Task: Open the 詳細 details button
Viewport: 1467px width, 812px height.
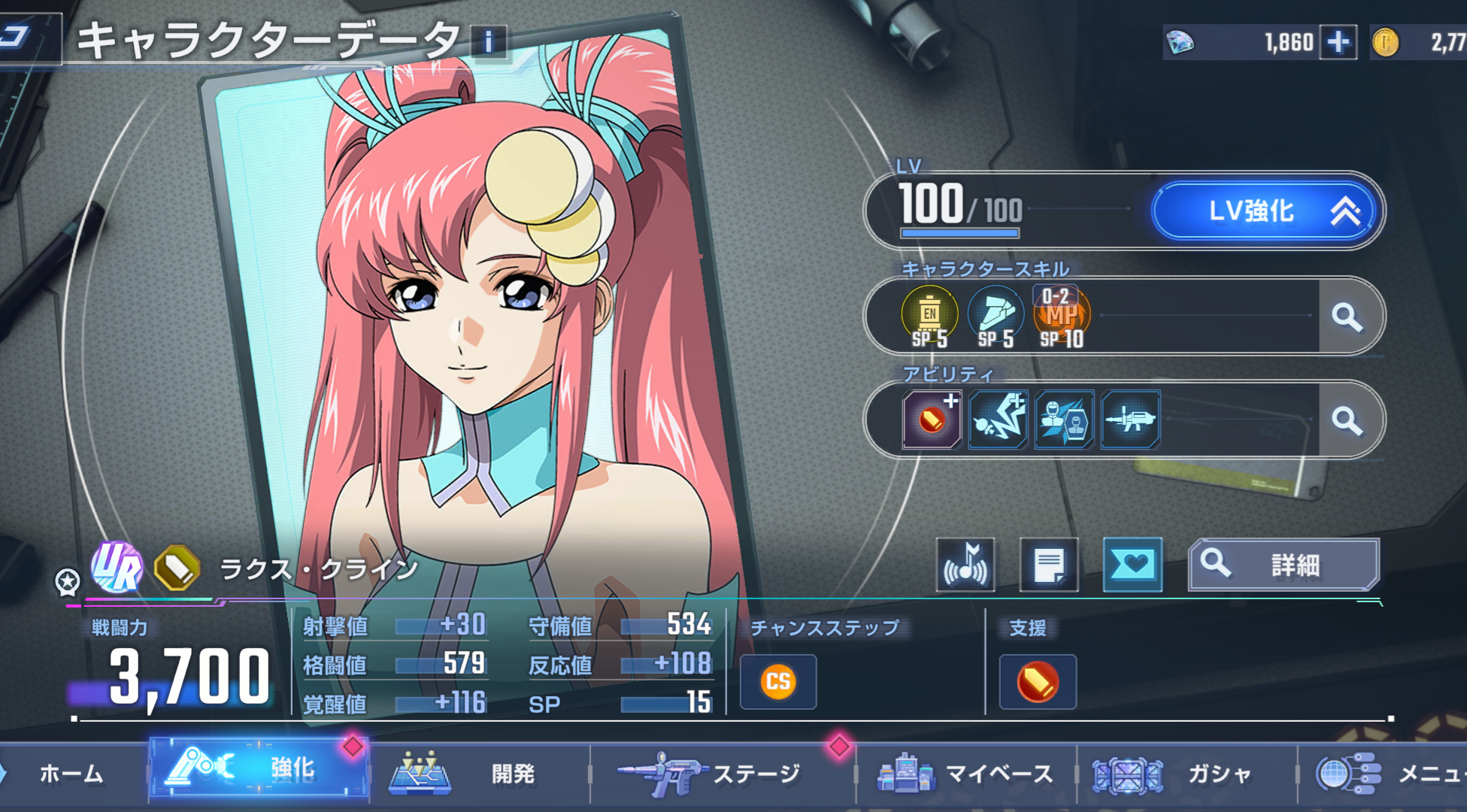Action: click(1284, 565)
